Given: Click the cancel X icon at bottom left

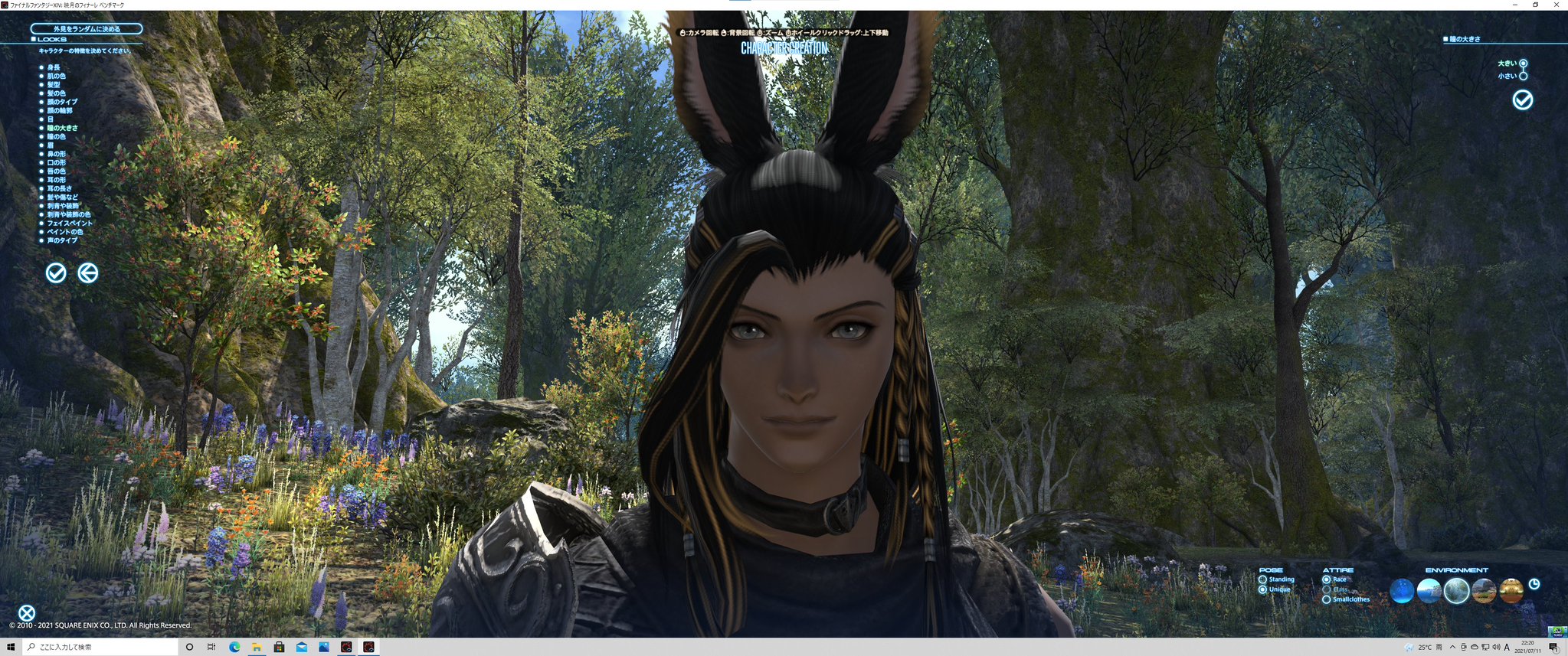Looking at the screenshot, I should (26, 611).
